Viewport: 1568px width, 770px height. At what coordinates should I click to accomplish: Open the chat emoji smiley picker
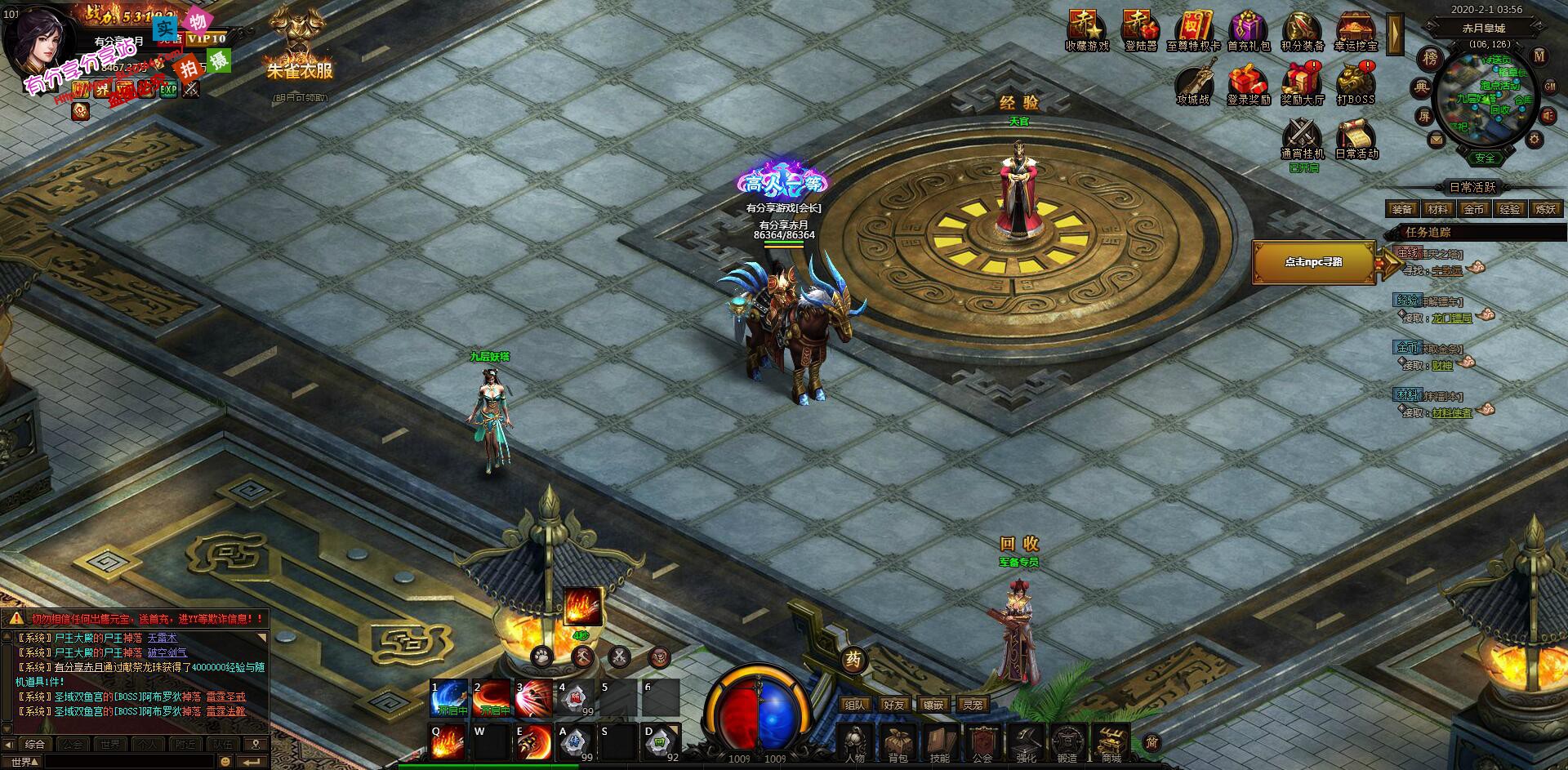[225, 761]
